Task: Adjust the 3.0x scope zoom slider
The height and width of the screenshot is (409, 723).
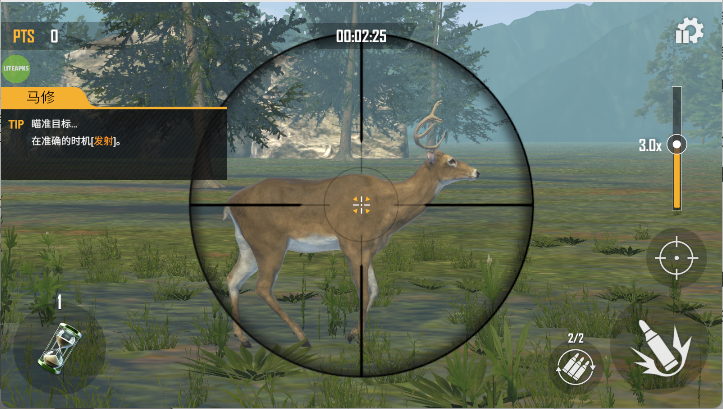Action: pos(677,145)
